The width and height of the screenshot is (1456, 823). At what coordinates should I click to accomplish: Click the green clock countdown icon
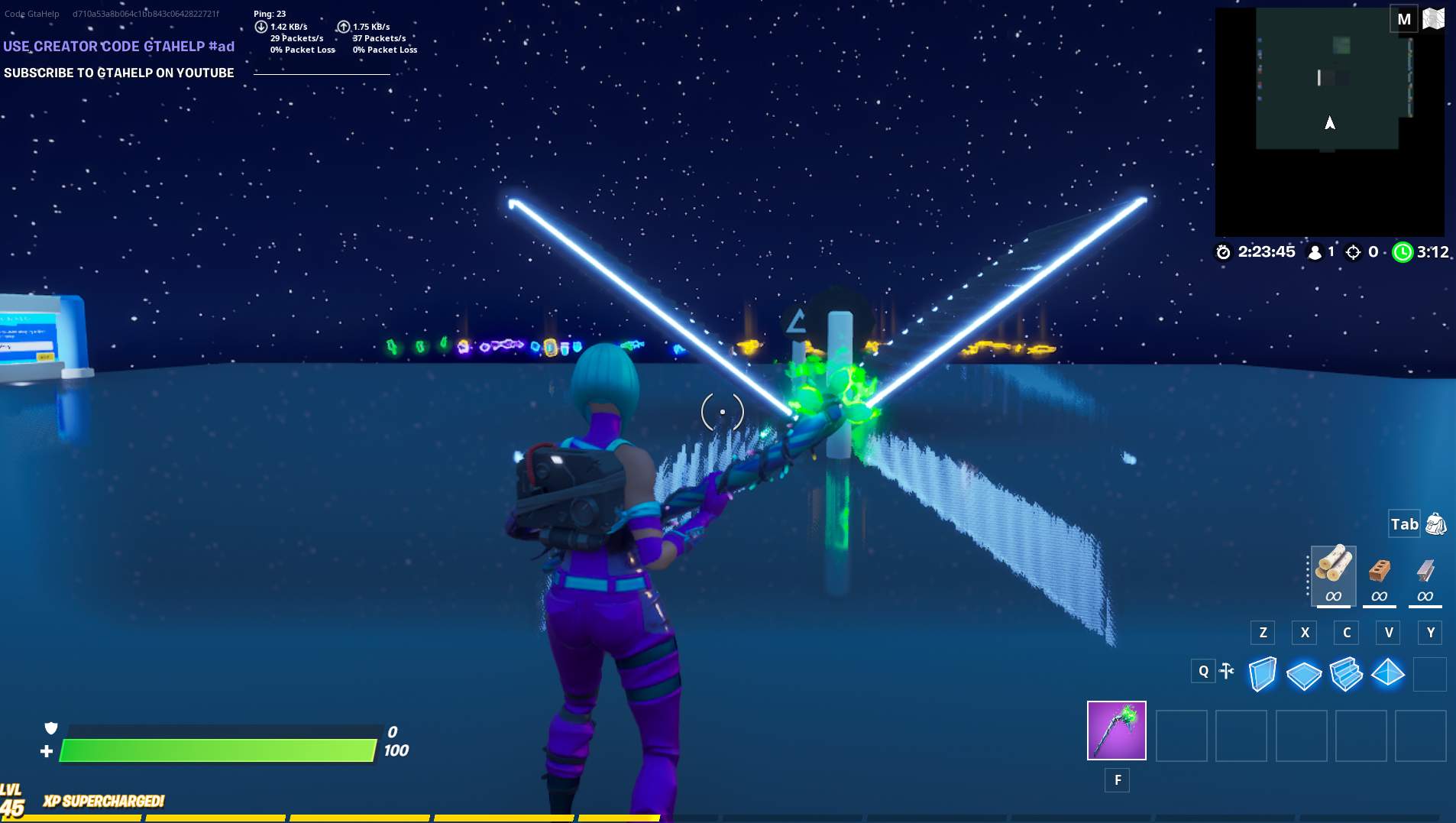click(1404, 252)
